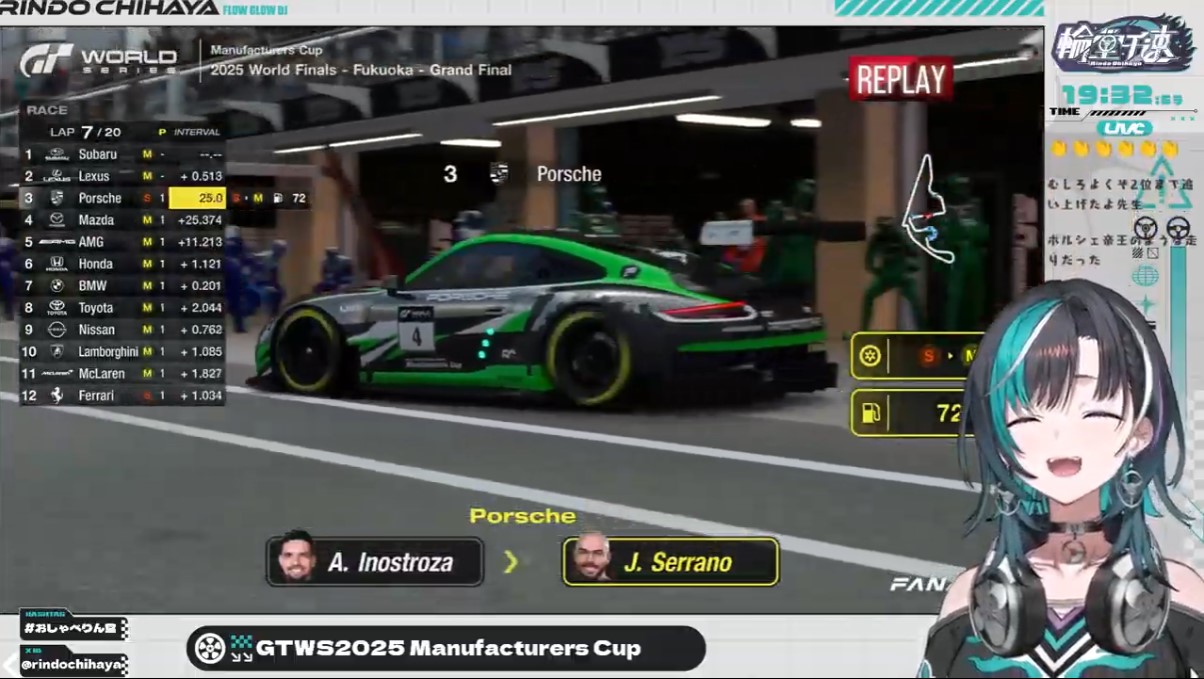
Task: Pick the Honda row in the leaderboard
Action: pyautogui.click(x=121, y=264)
